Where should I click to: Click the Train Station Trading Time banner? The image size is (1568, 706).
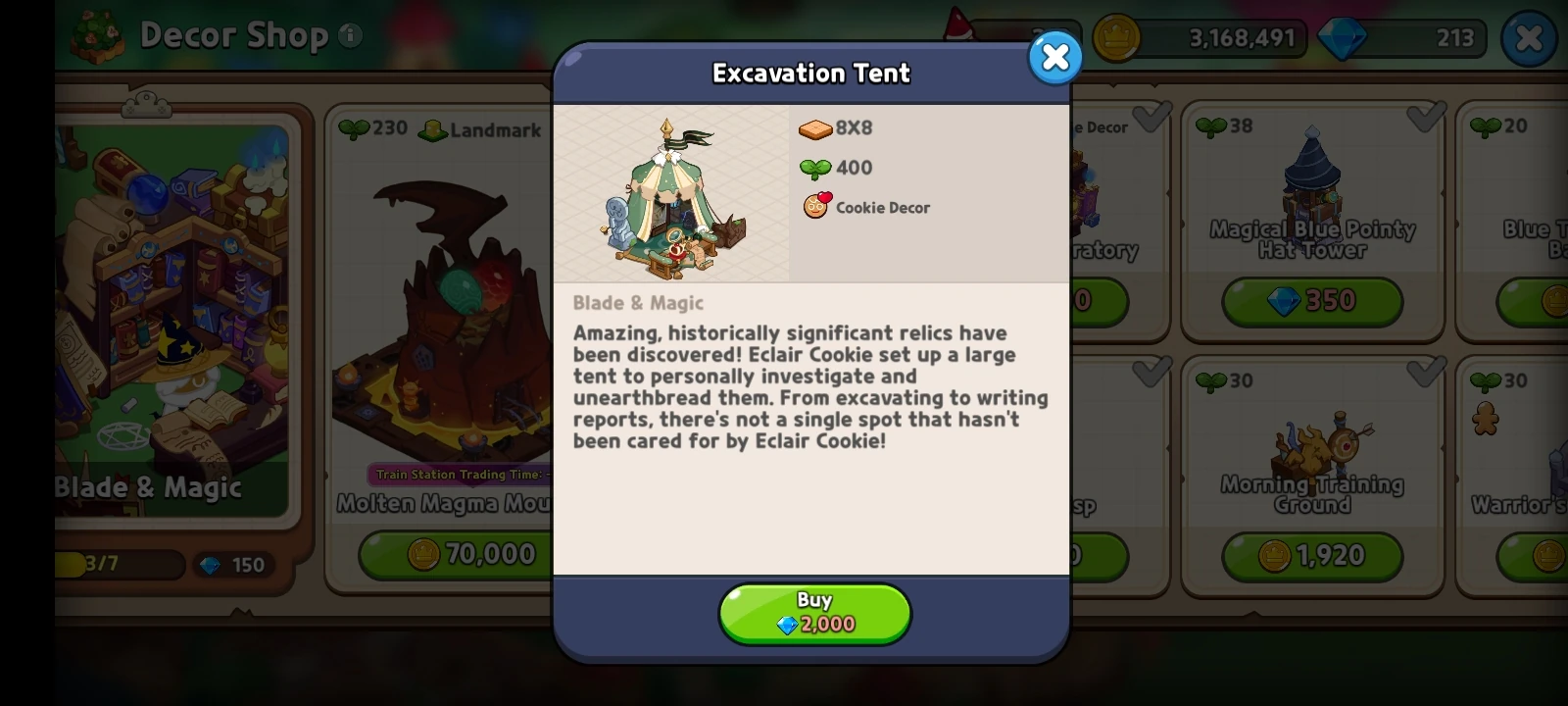(x=461, y=475)
